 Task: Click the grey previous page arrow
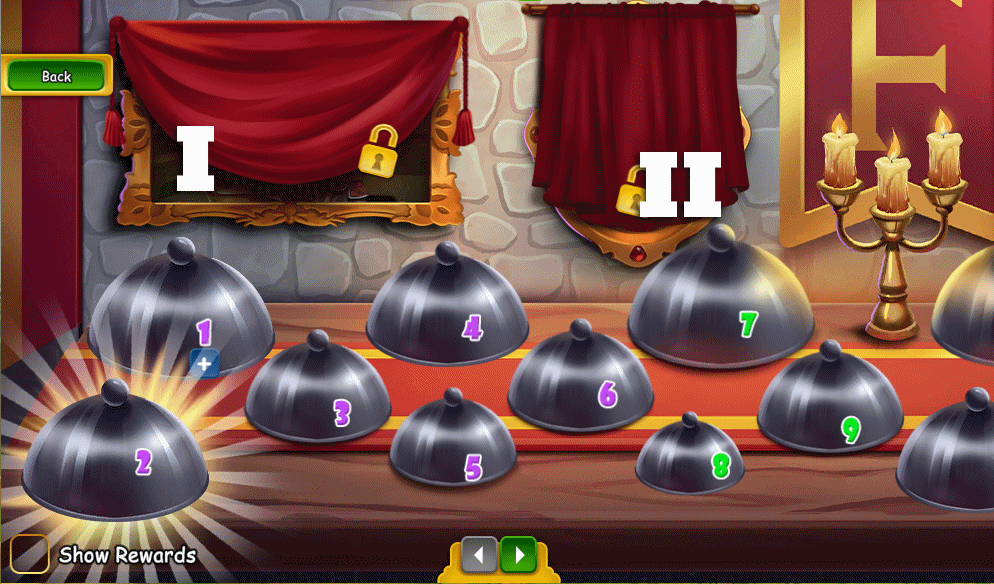(x=479, y=553)
